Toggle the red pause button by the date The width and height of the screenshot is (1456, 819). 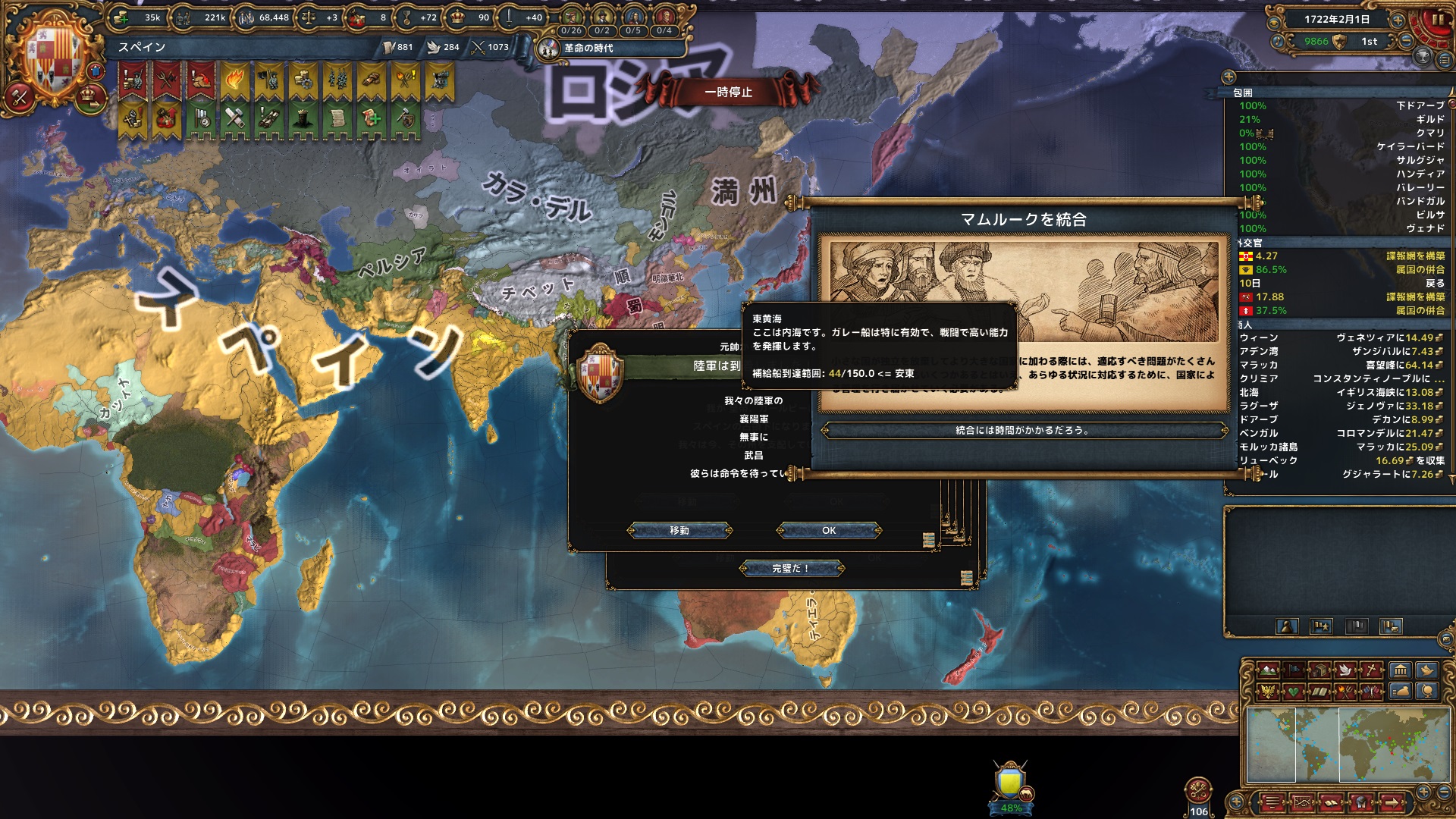coord(1437,20)
